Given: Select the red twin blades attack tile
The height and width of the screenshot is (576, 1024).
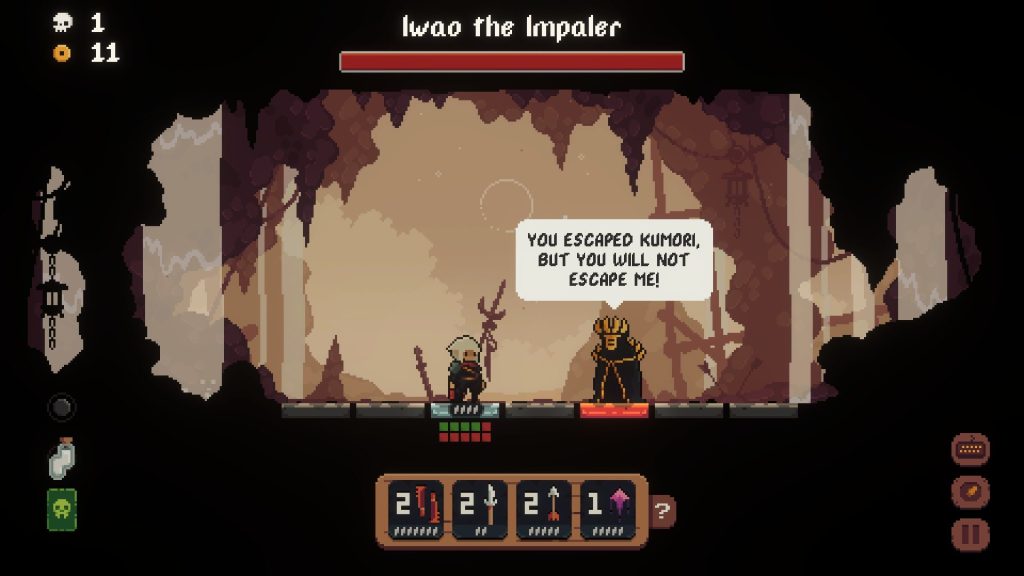Looking at the screenshot, I should click(x=417, y=510).
